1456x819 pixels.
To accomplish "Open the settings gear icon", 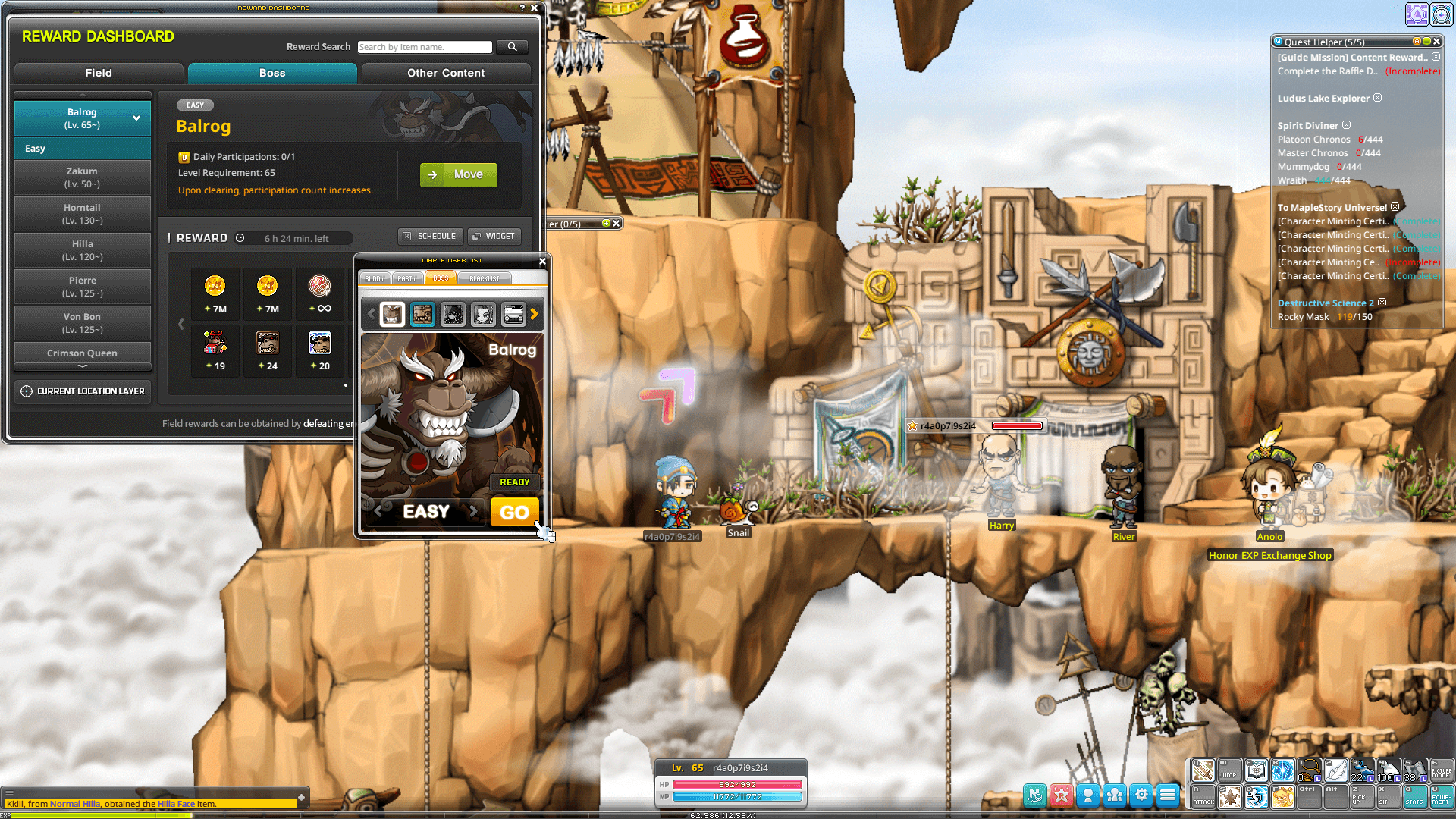I will (x=1141, y=795).
